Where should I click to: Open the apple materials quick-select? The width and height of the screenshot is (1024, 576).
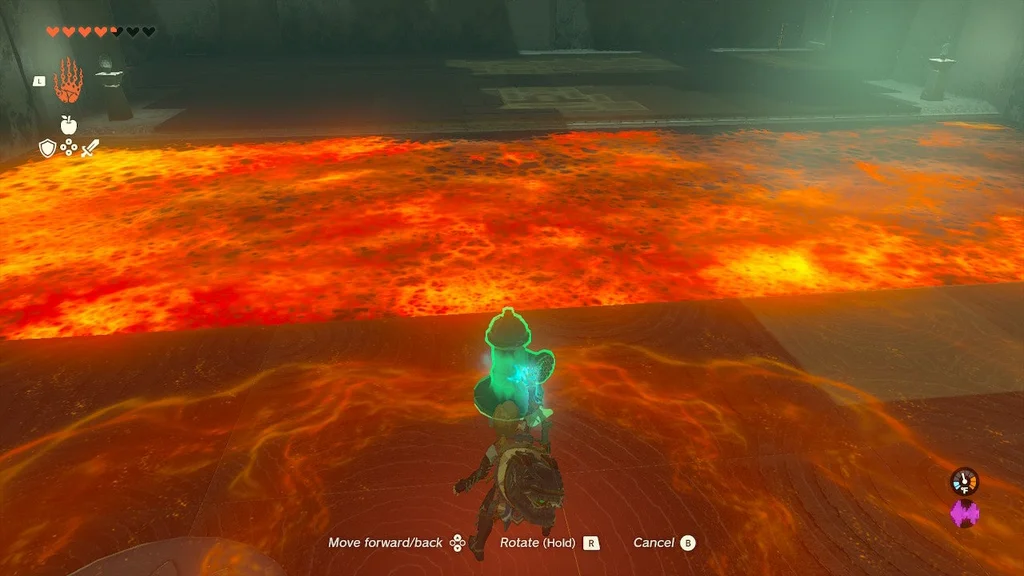tap(68, 125)
